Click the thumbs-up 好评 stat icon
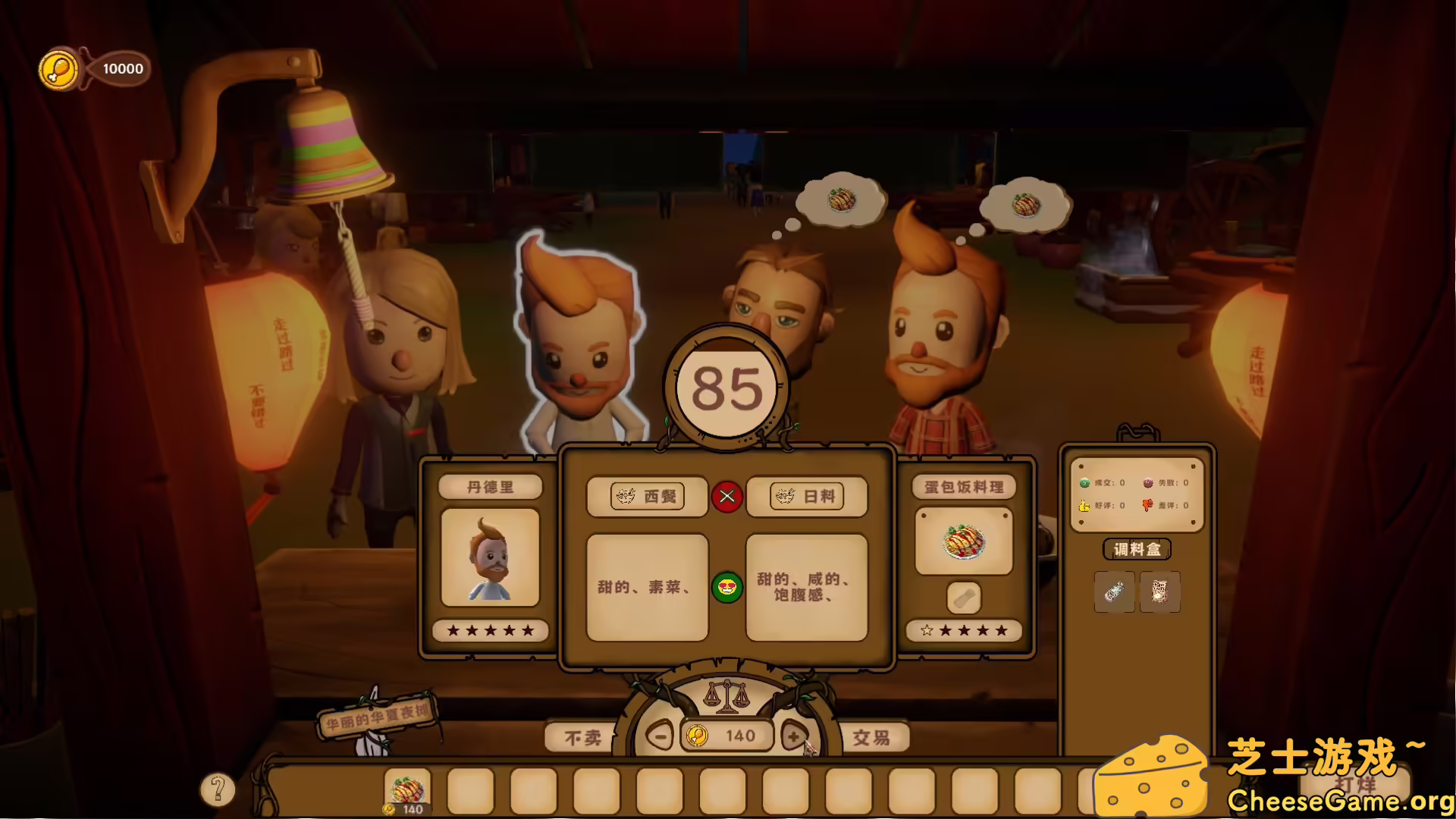 (1084, 504)
